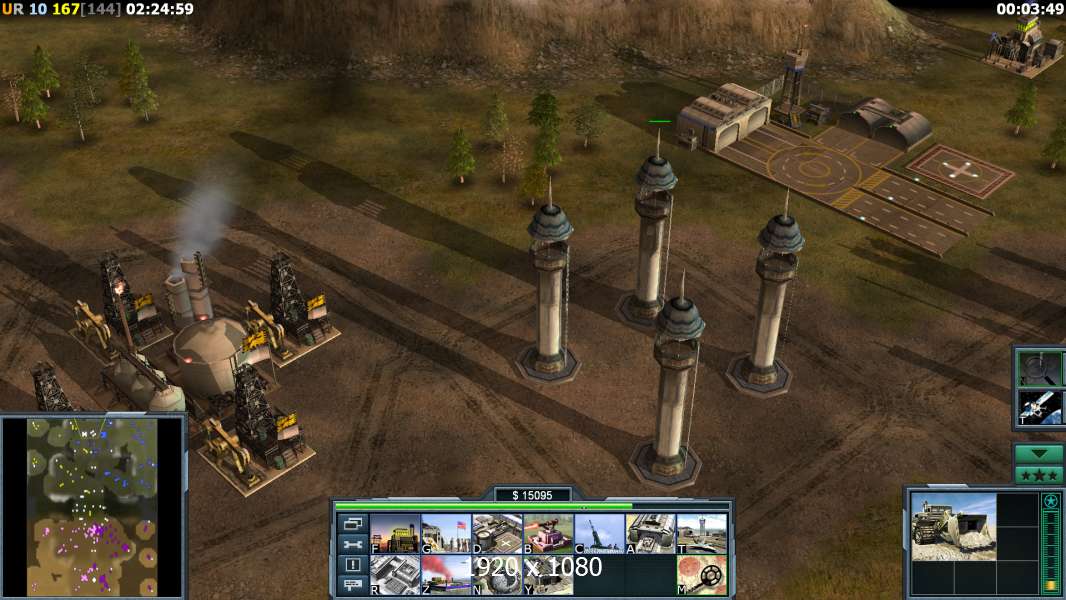Click the wrench repair button
The image size is (1066, 600).
[x=352, y=544]
